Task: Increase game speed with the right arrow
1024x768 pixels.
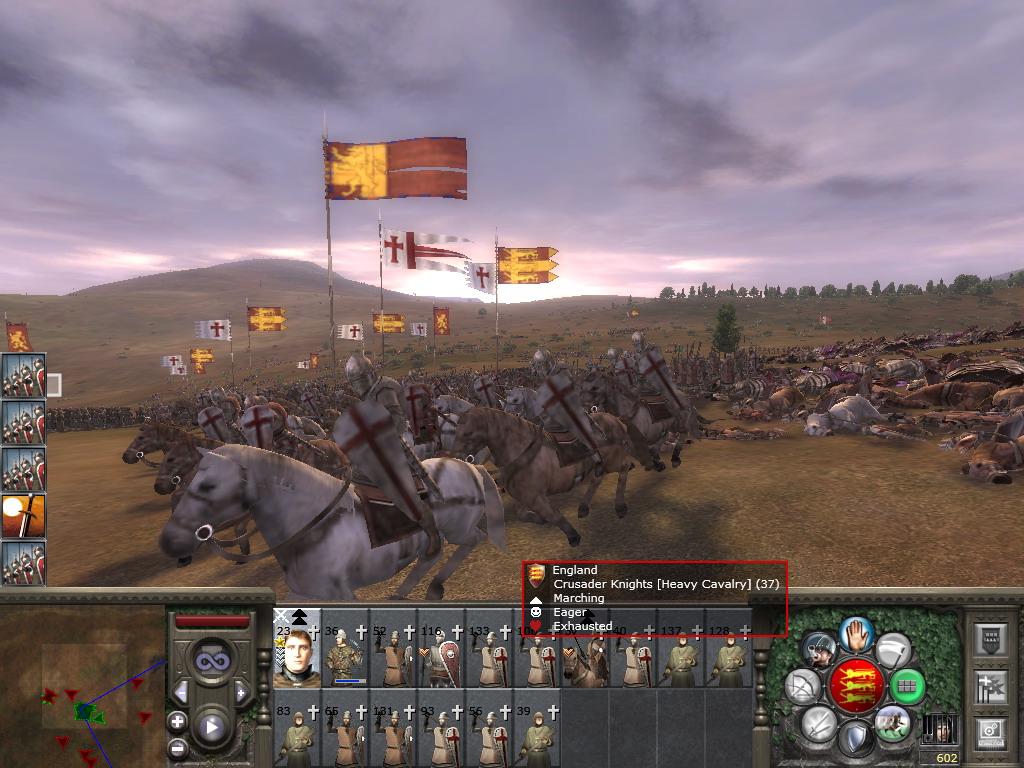Action: tap(241, 692)
